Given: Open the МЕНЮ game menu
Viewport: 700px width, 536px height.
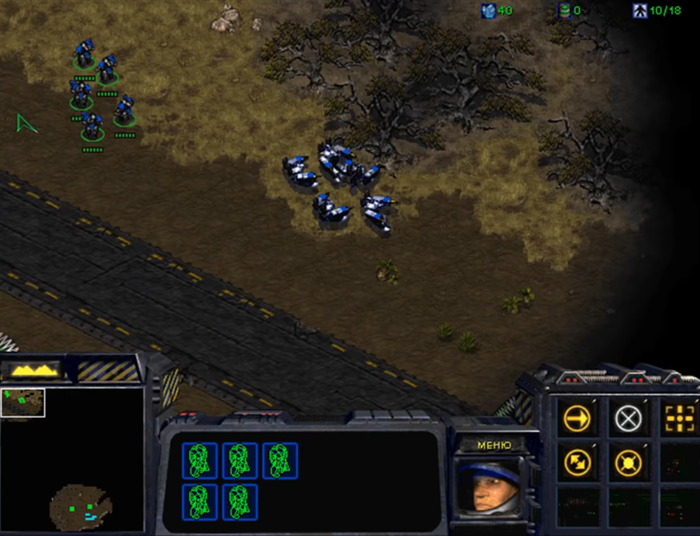Looking at the screenshot, I should (494, 445).
